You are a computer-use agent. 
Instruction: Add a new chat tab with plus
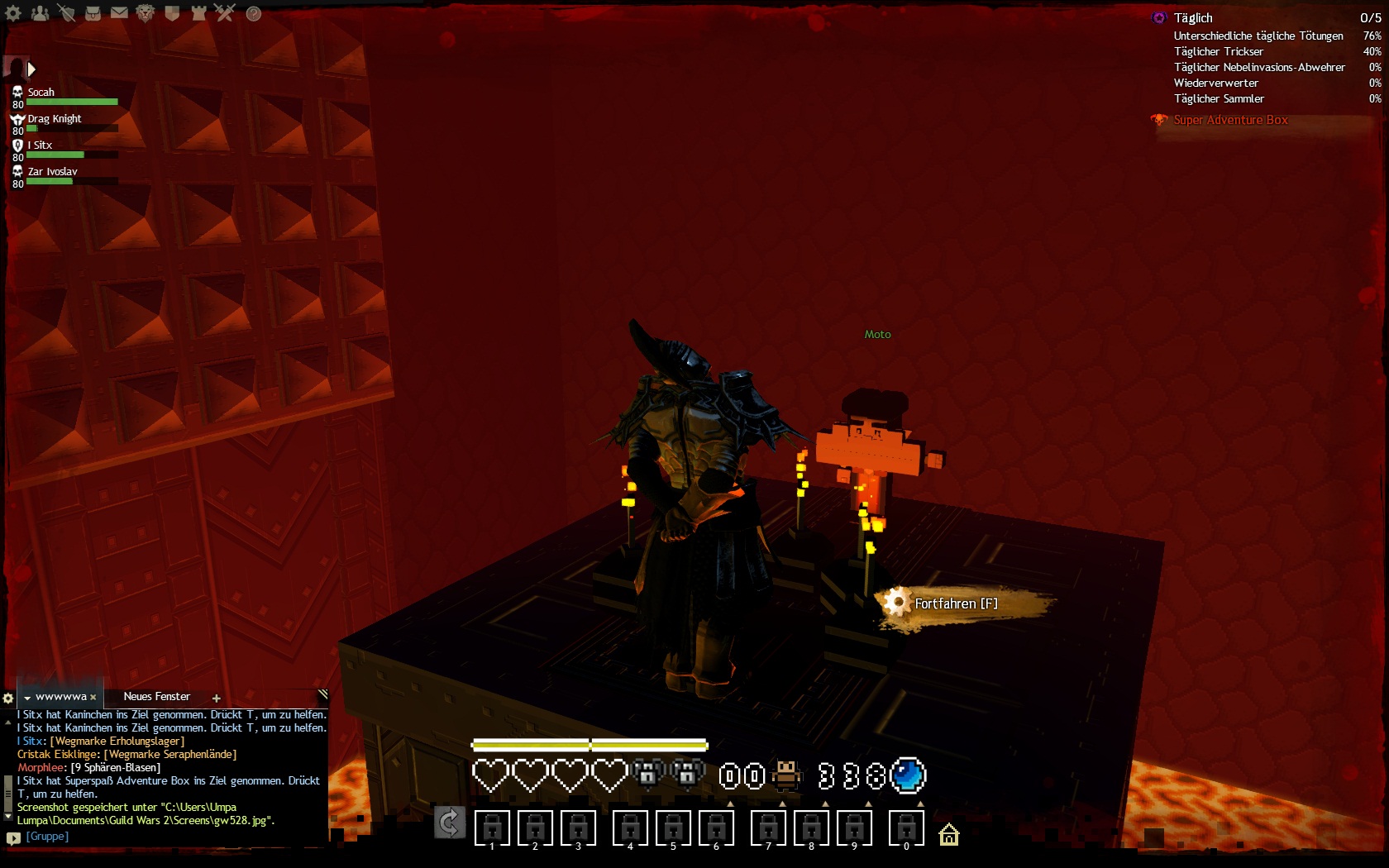point(217,699)
